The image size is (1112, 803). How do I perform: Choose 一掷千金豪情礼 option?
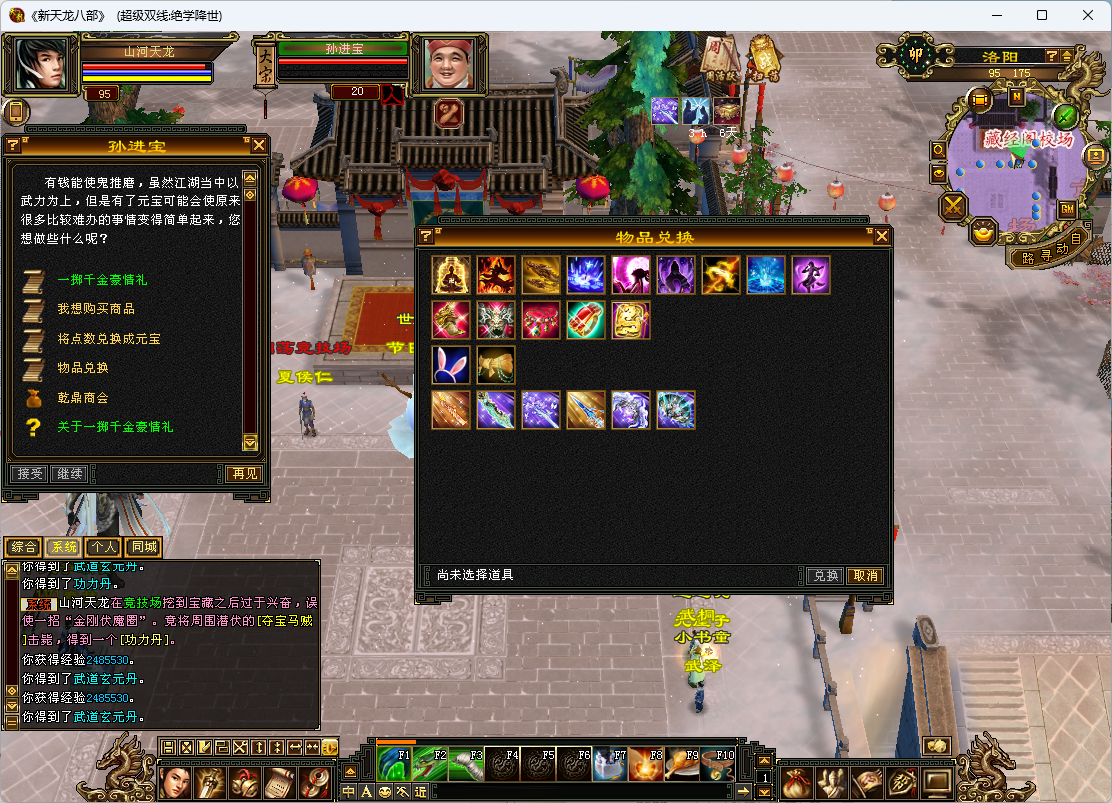click(102, 280)
